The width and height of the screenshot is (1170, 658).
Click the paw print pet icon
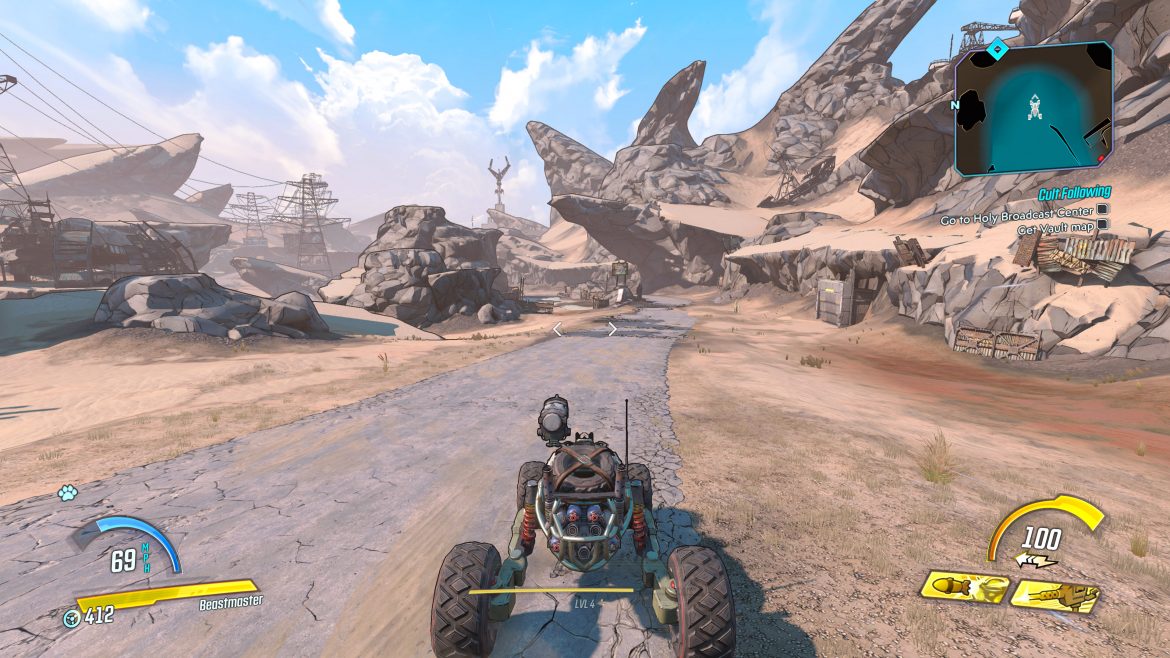68,493
